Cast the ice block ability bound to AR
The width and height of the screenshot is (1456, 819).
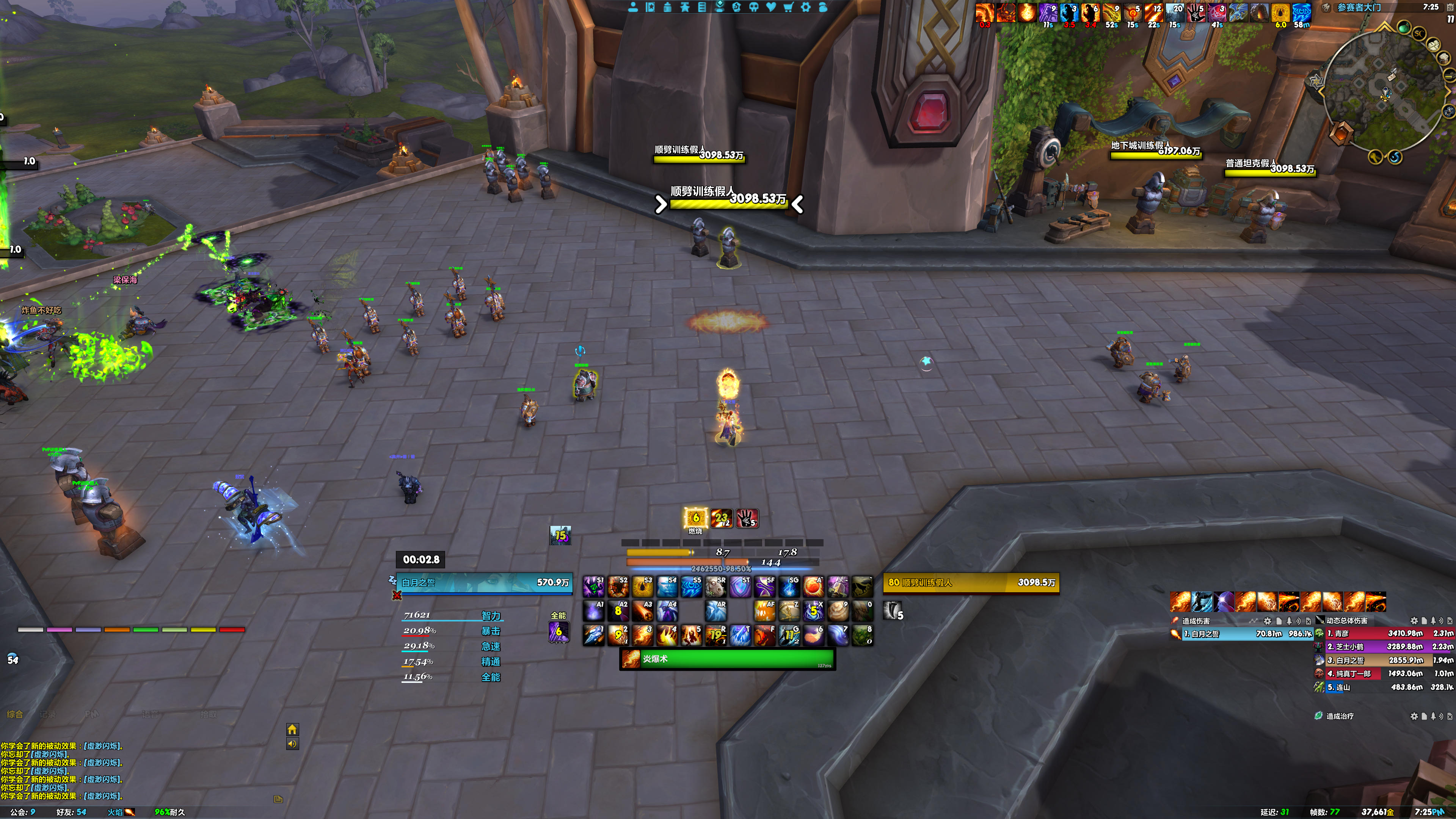point(715,611)
